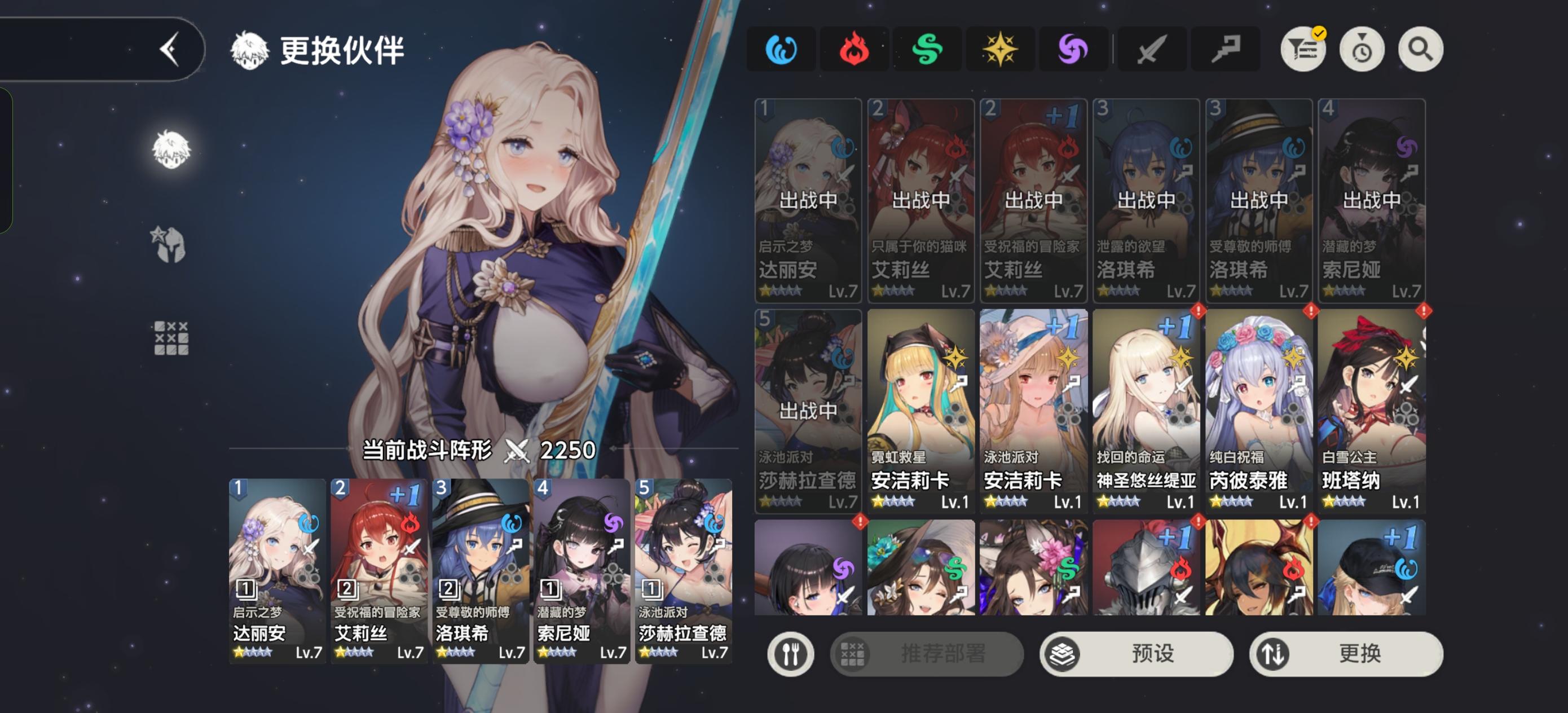Viewport: 1568px width, 713px height.
Task: Open the sort history clock icon
Action: coord(1362,49)
